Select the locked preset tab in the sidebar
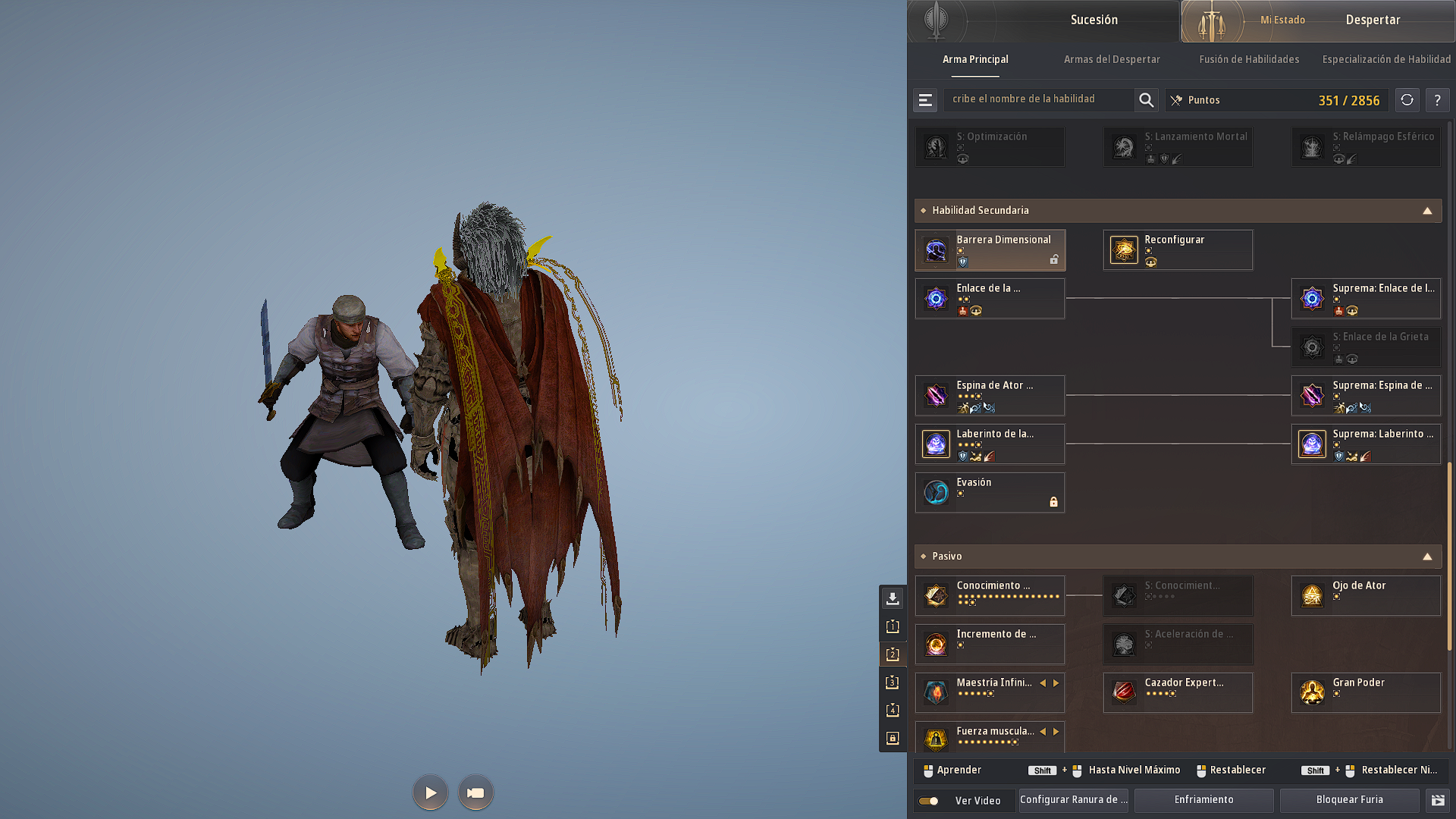This screenshot has width=1456, height=819. (893, 738)
